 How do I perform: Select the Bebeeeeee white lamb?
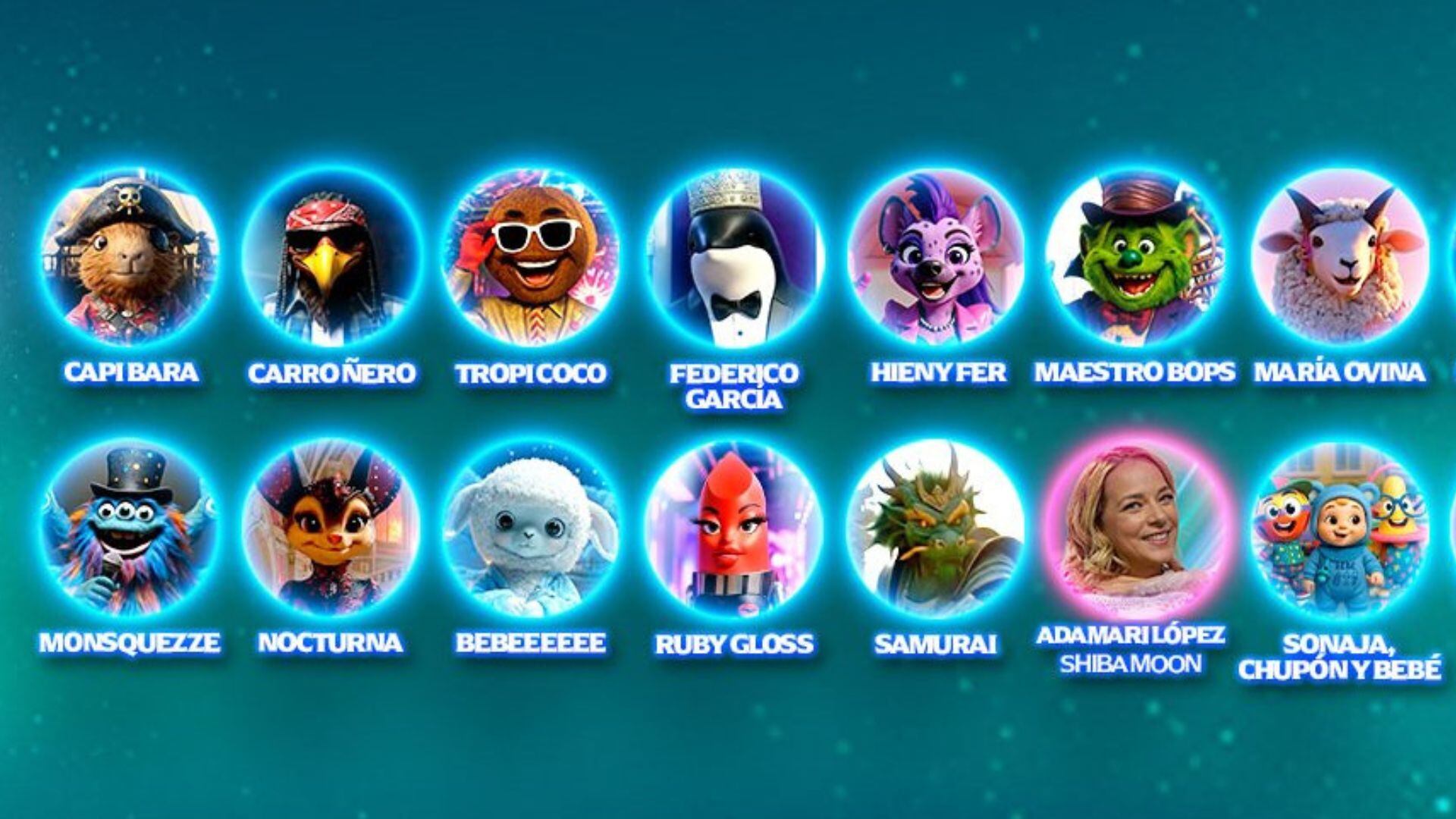532,529
